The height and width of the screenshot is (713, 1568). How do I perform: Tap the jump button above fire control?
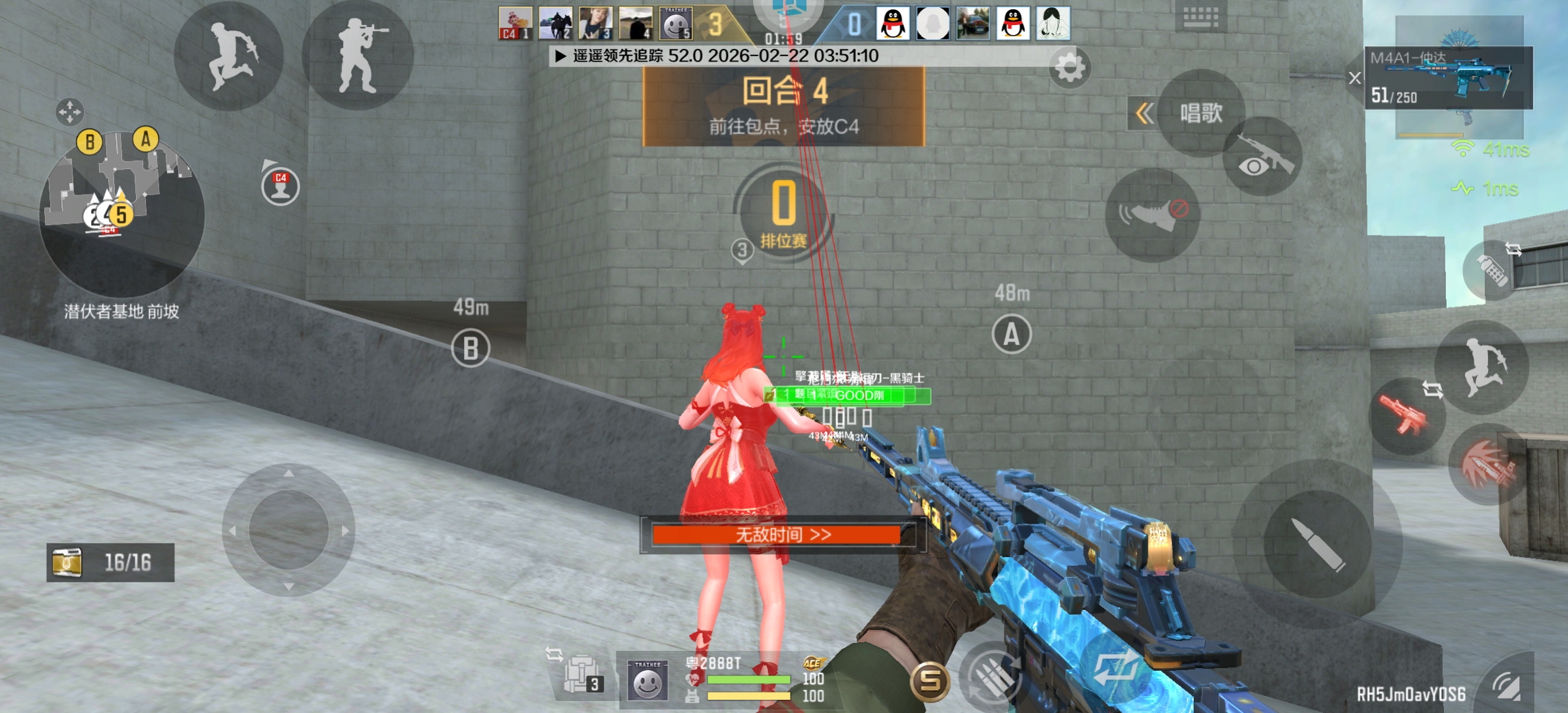(1482, 367)
